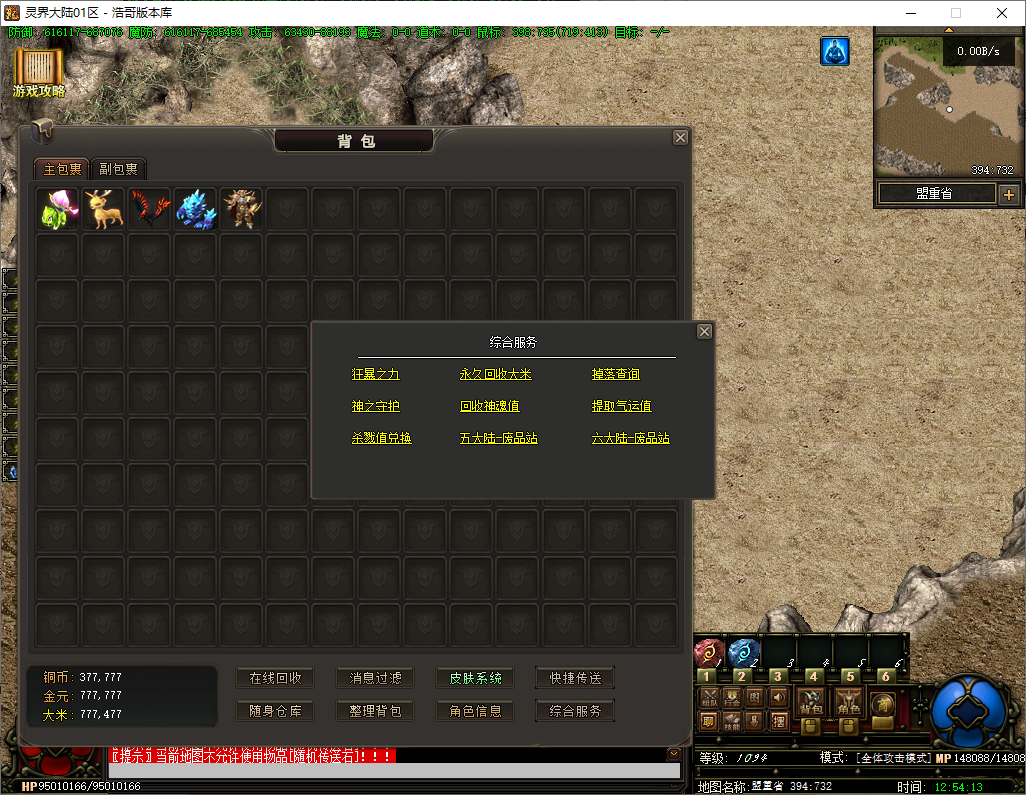Activate the 快捷传送 quick teleport button
This screenshot has height=795, width=1026.
tap(575, 678)
